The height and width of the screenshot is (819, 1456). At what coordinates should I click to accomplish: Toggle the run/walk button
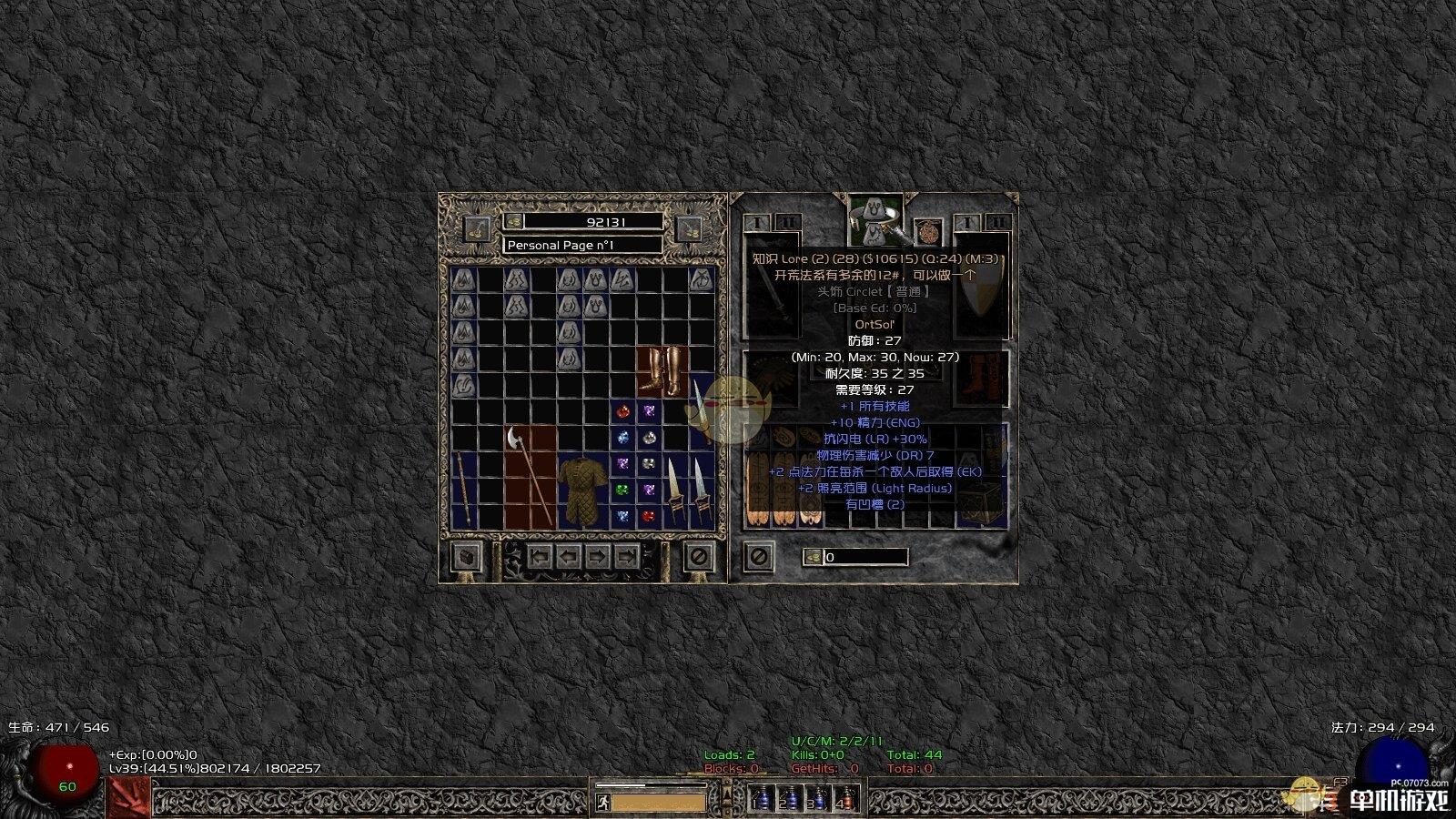(603, 803)
